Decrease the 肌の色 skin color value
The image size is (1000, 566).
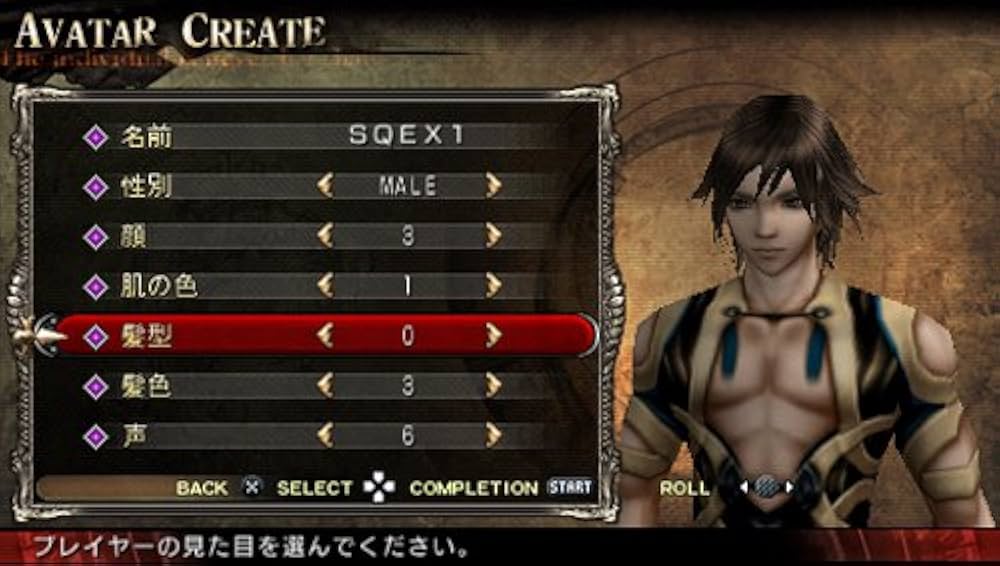coord(324,286)
